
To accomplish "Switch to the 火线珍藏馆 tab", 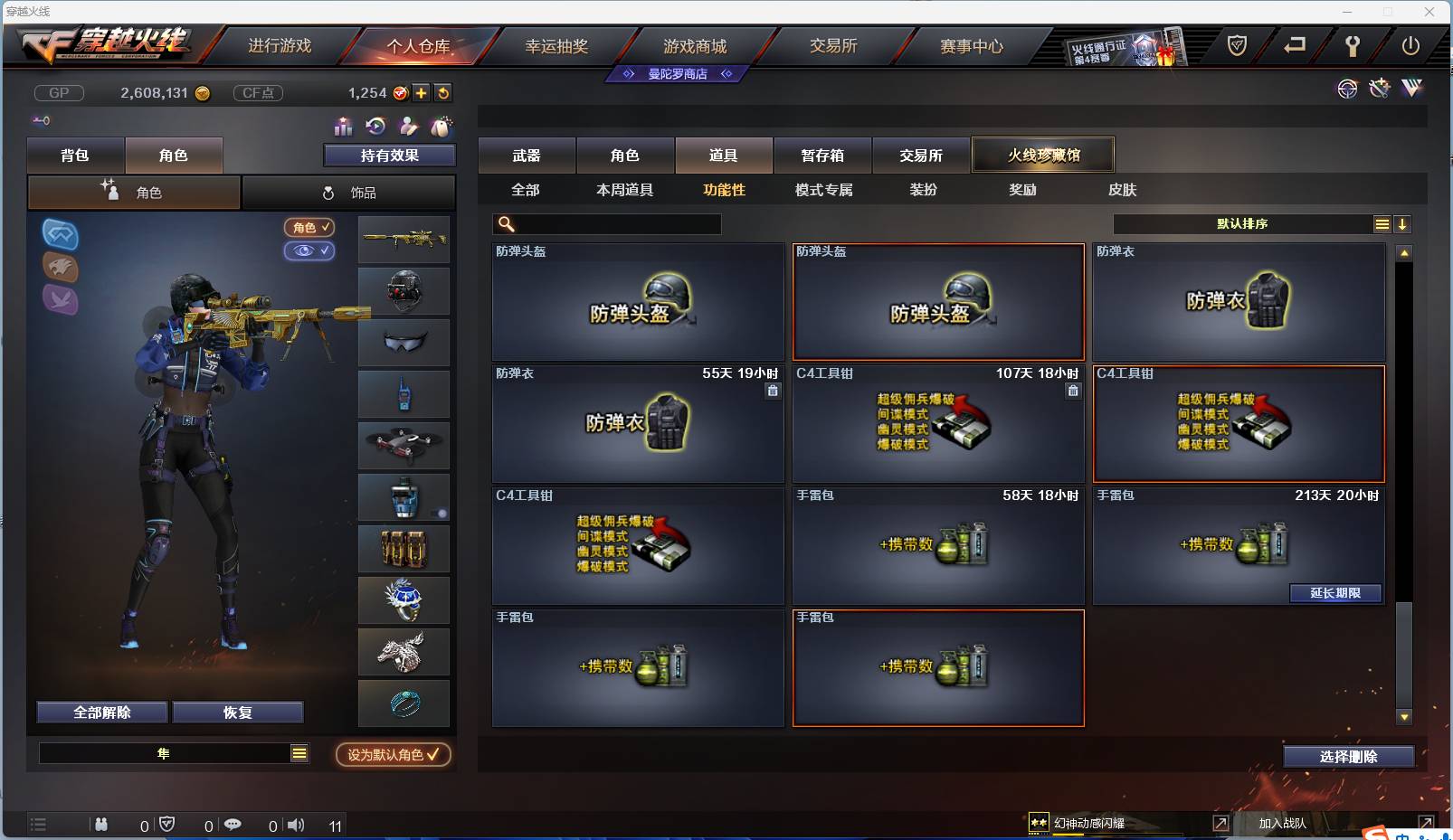I will [1043, 155].
